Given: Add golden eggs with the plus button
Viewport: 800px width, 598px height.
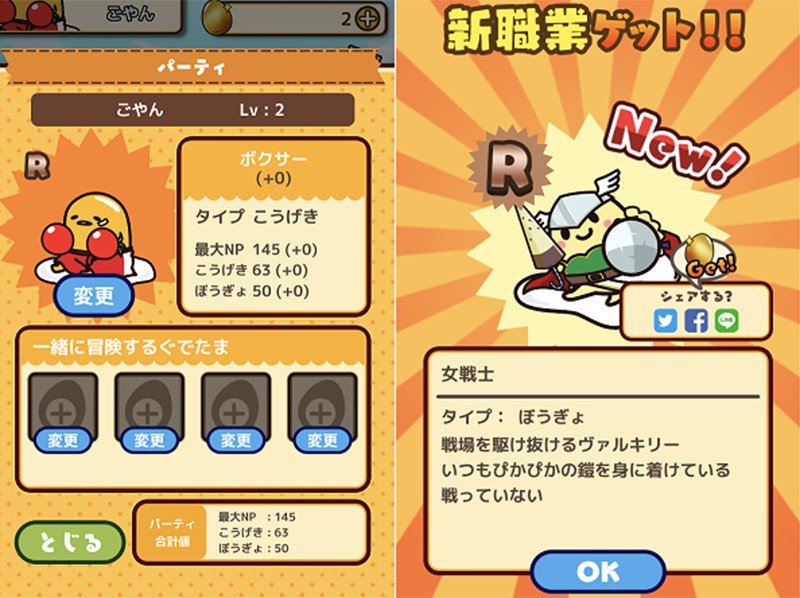Looking at the screenshot, I should [369, 18].
